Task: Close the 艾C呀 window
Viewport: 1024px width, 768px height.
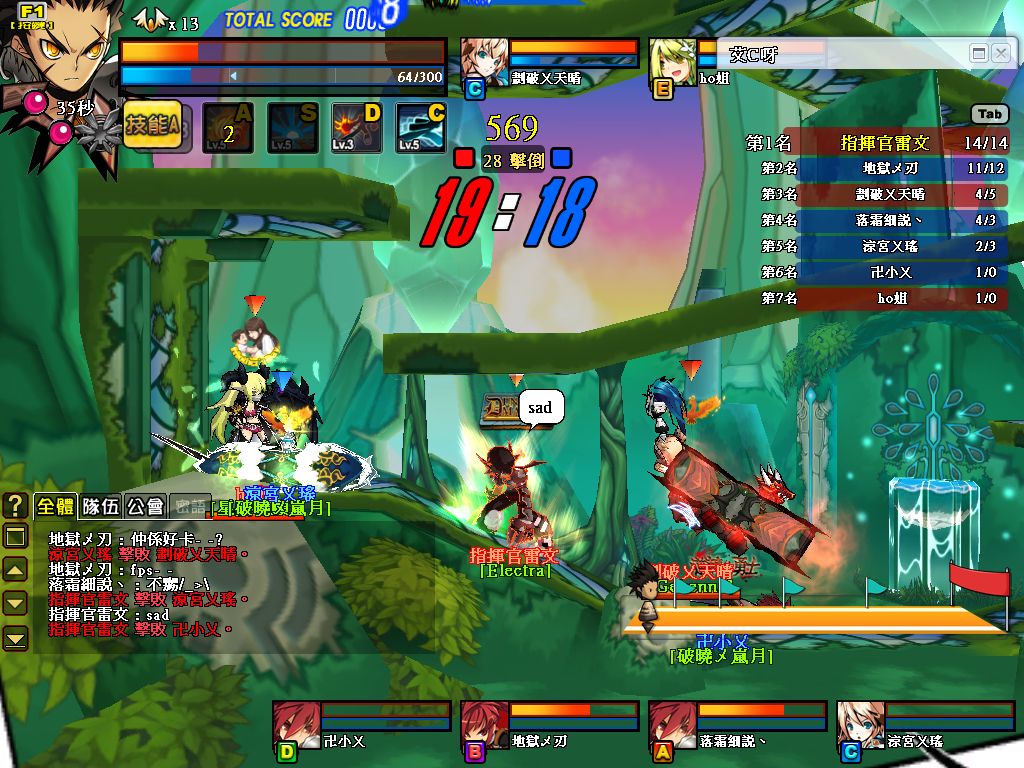Action: 1001,53
